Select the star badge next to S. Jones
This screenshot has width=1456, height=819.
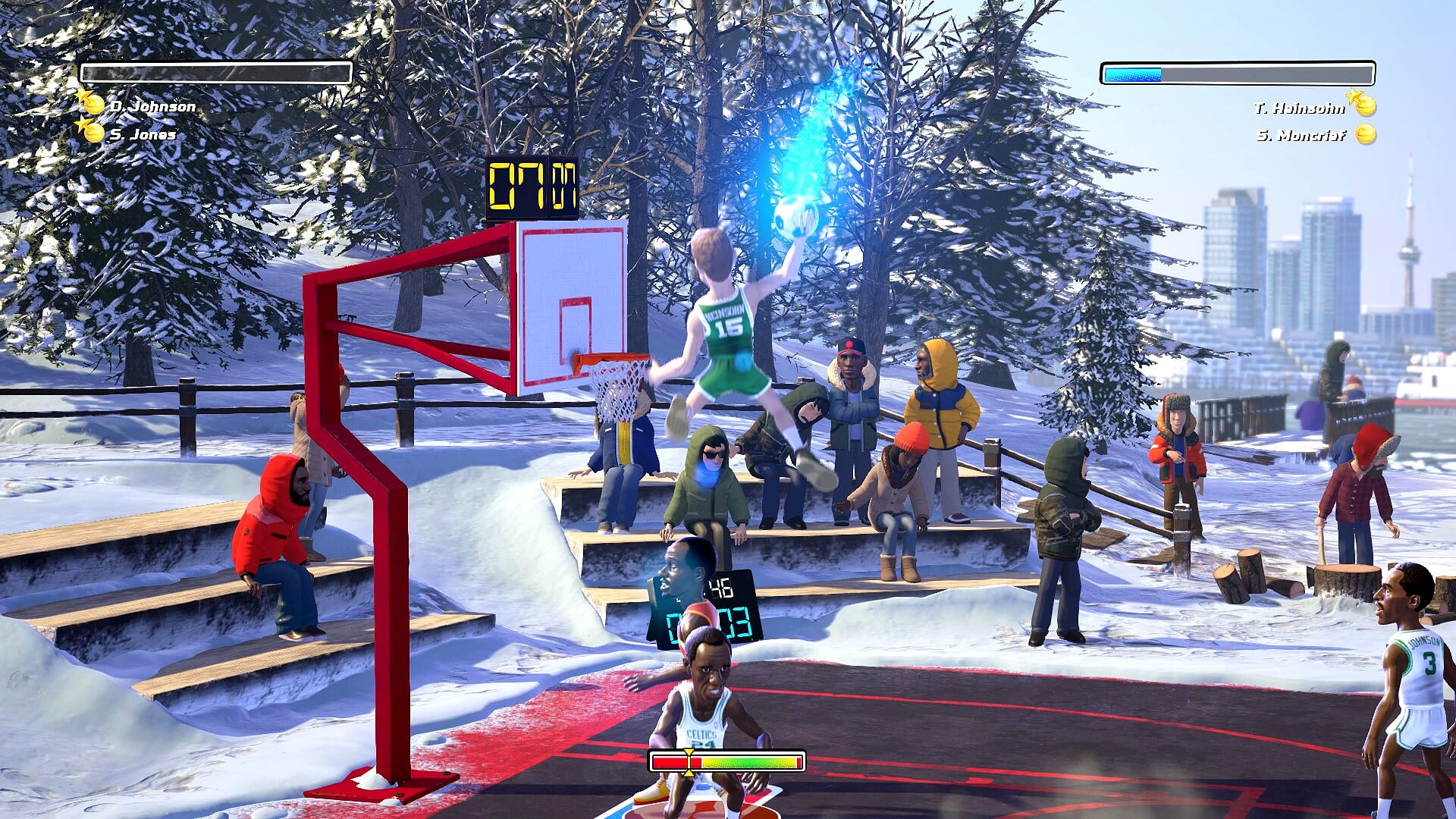[x=80, y=124]
